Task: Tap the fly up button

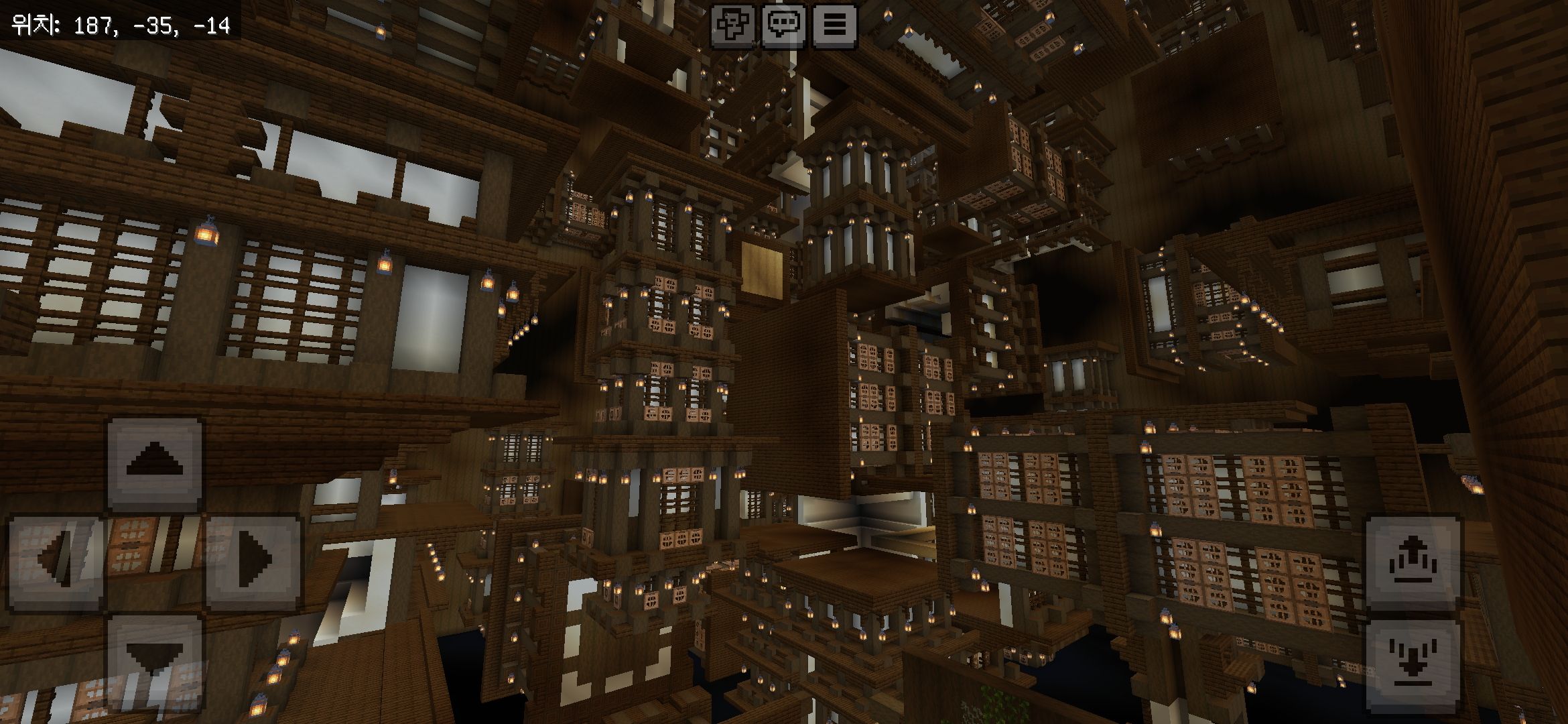Action: (x=1413, y=562)
